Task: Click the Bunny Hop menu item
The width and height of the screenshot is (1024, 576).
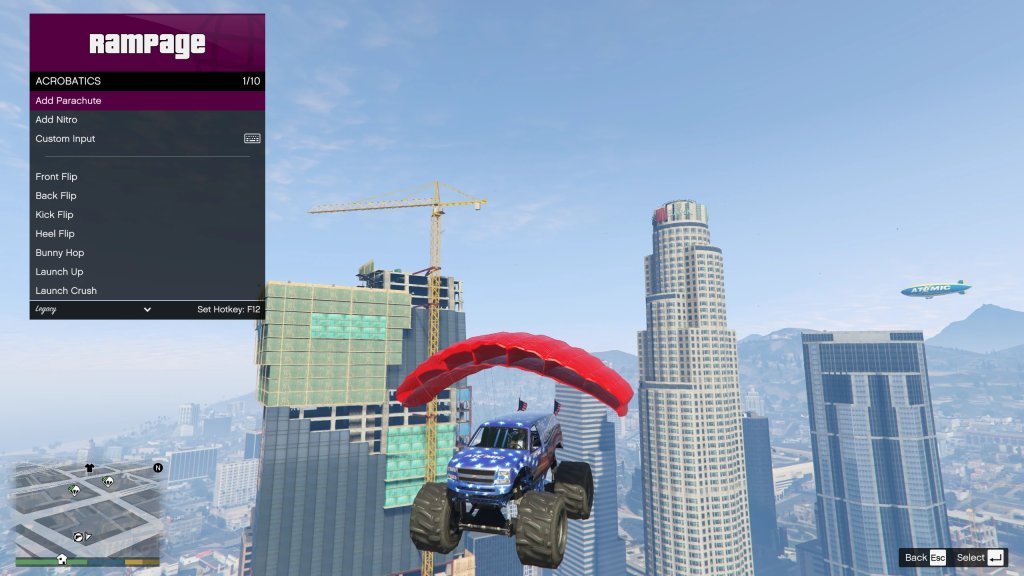Action: [x=147, y=253]
